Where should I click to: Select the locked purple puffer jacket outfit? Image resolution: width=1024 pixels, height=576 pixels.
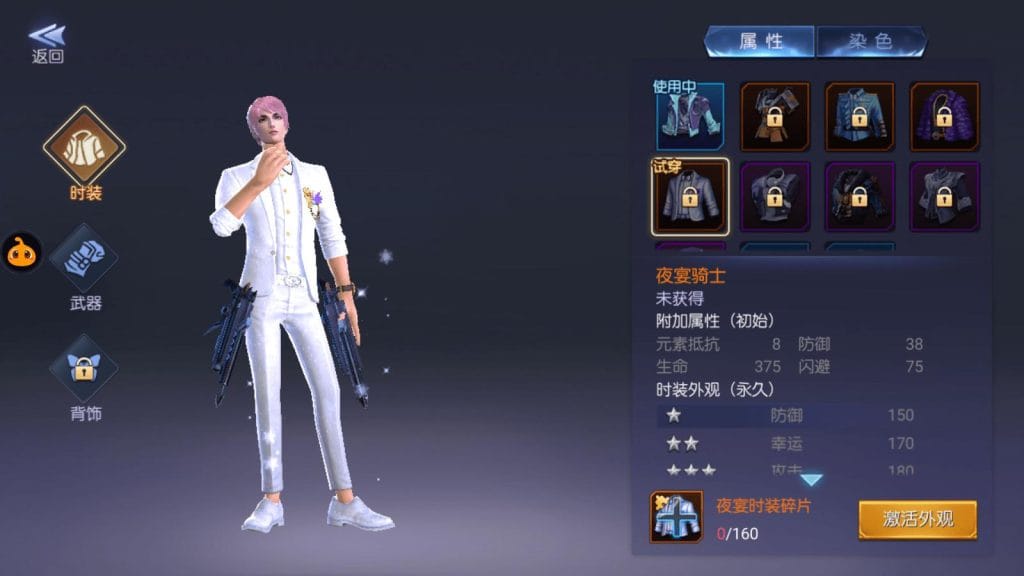coord(944,116)
